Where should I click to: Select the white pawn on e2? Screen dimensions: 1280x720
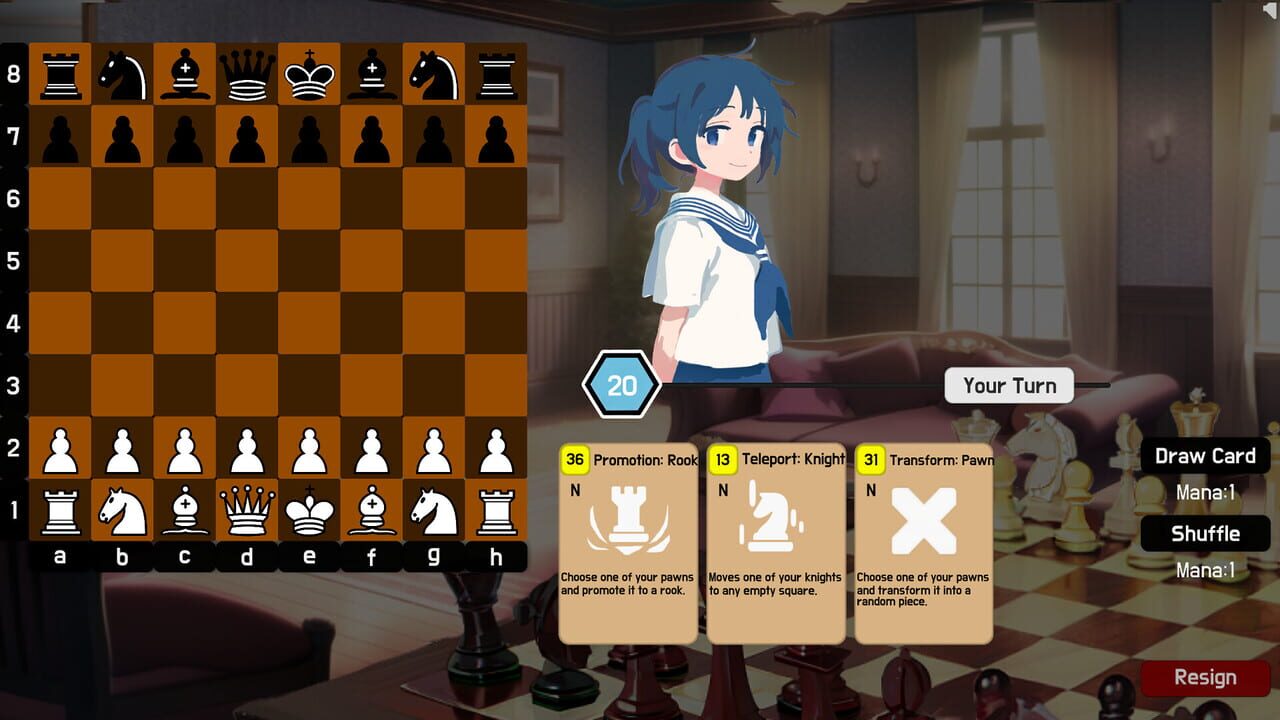coord(310,448)
